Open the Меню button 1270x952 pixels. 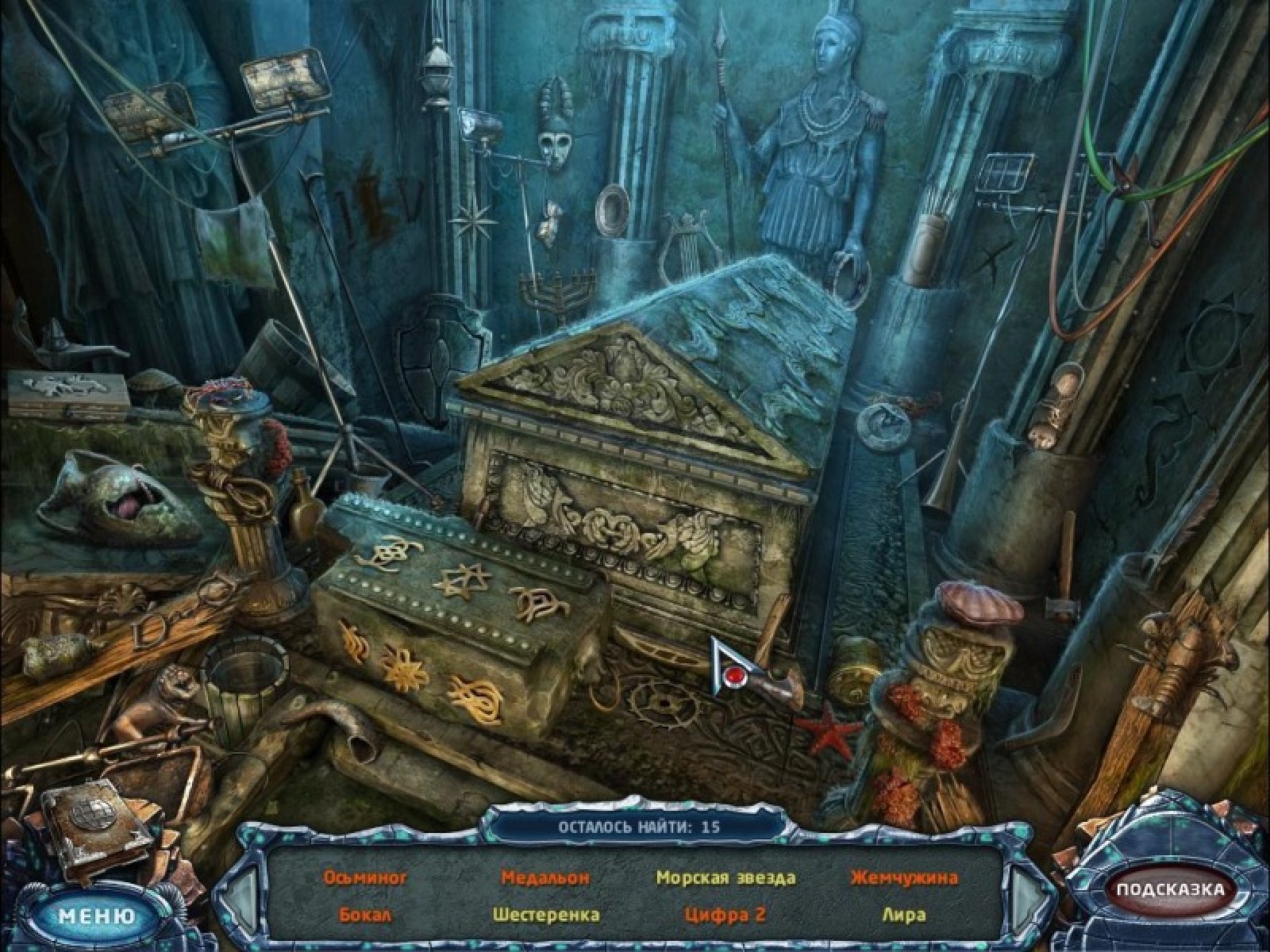coord(97,916)
